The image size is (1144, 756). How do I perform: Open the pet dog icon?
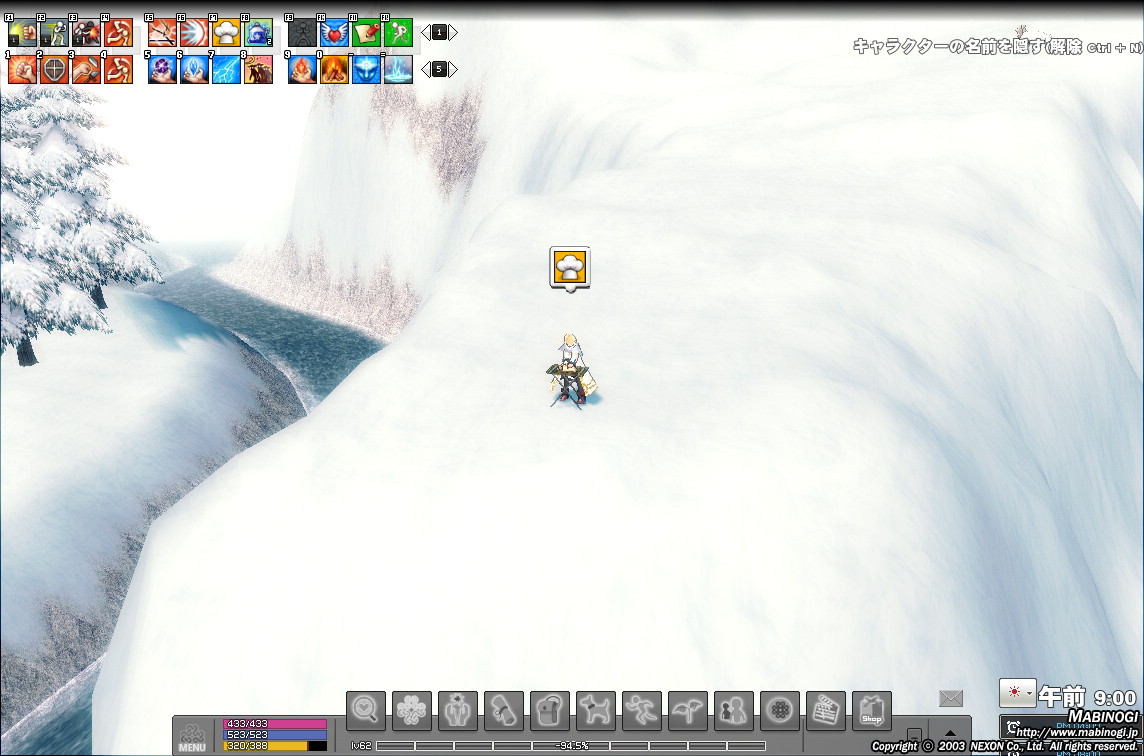tap(595, 711)
